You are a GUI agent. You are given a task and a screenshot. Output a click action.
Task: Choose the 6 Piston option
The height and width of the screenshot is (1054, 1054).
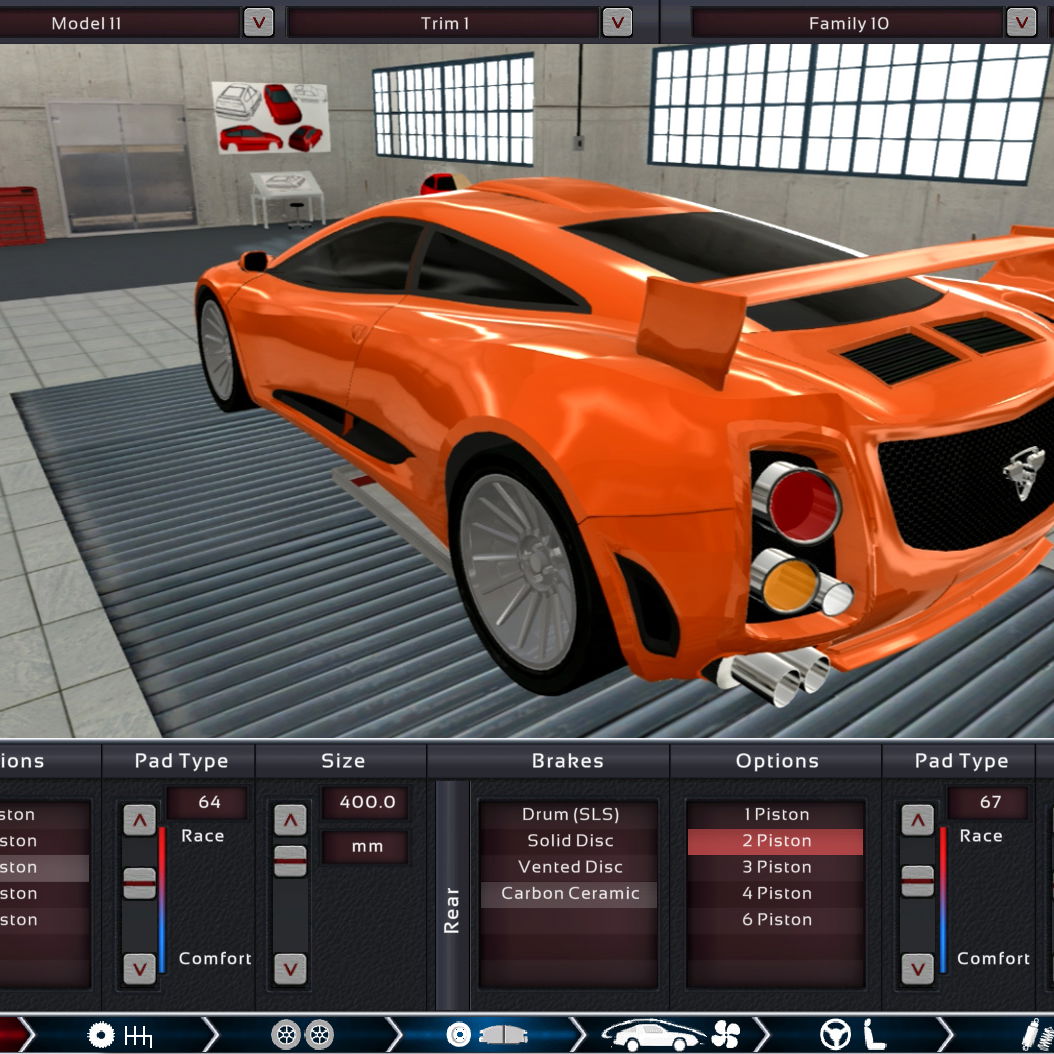pyautogui.click(x=775, y=919)
